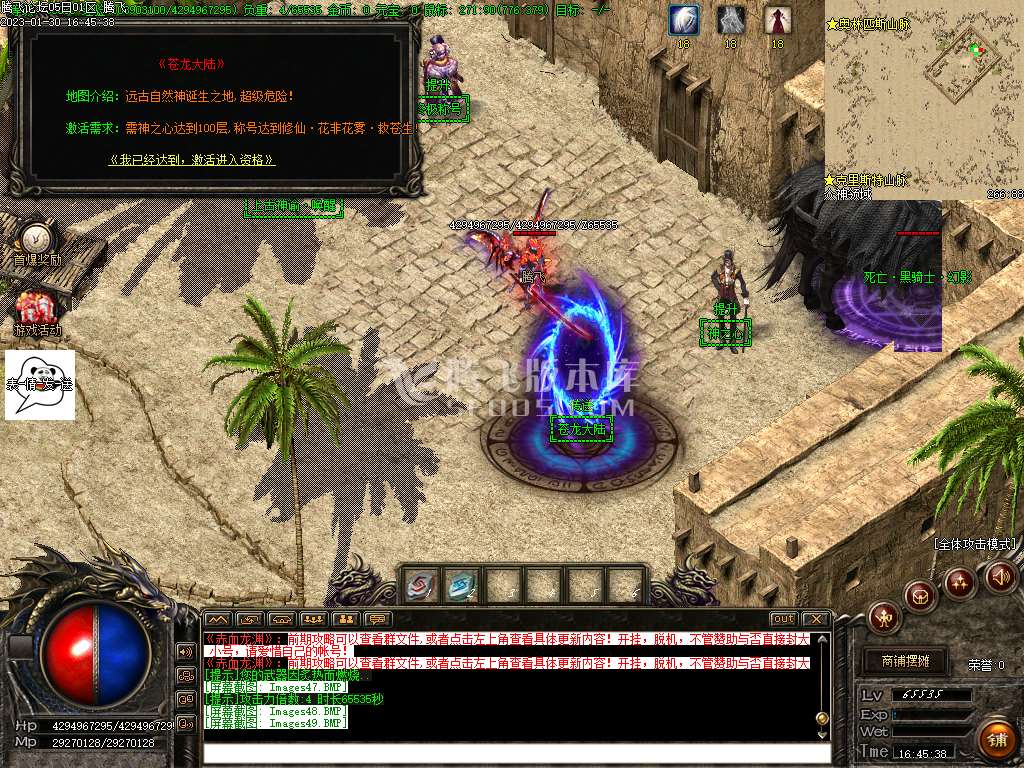The height and width of the screenshot is (768, 1024).
Task: Use the first hotbar slot item
Action: [x=421, y=585]
